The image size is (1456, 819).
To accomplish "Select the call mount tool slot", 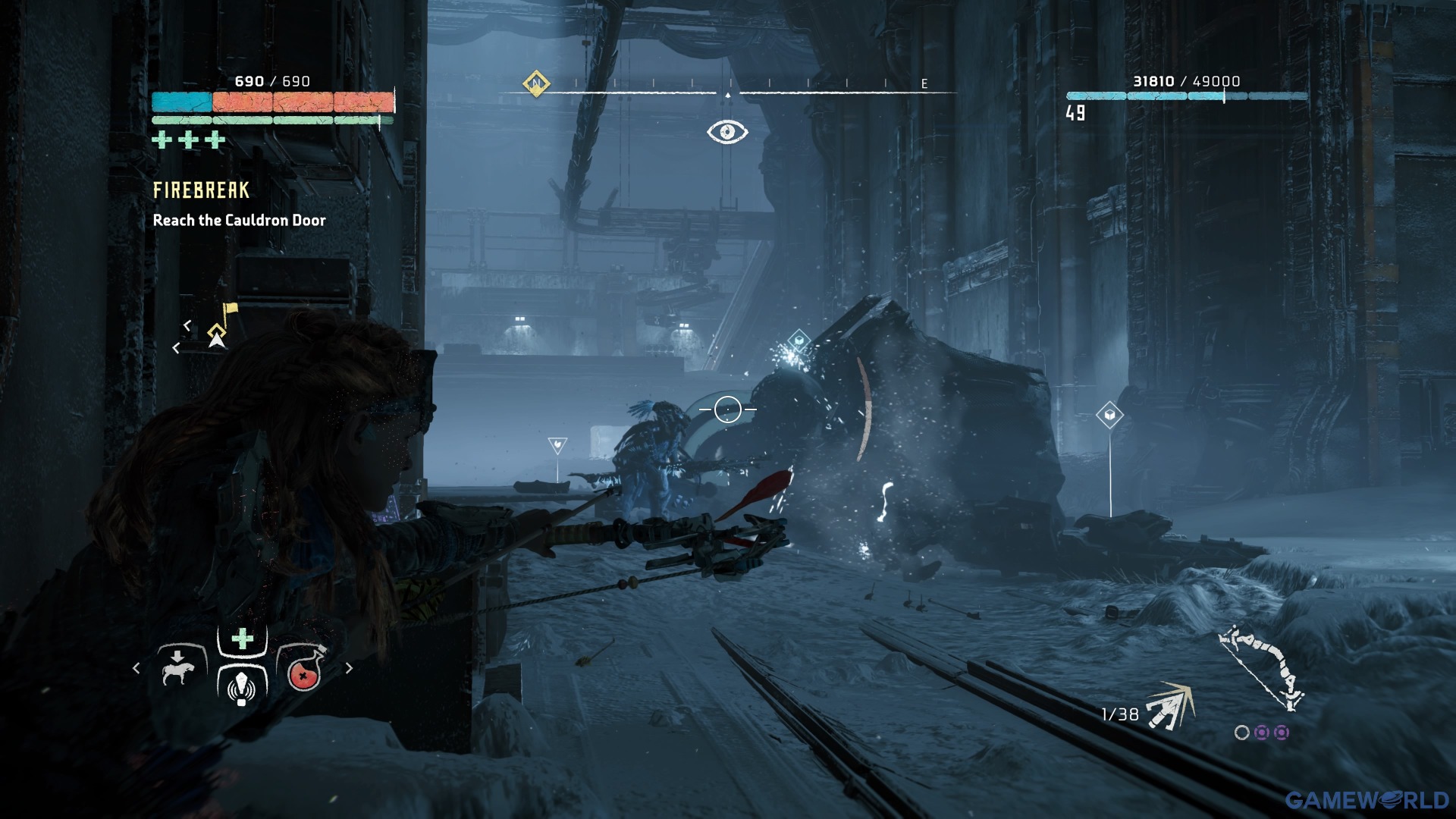I will click(x=179, y=667).
